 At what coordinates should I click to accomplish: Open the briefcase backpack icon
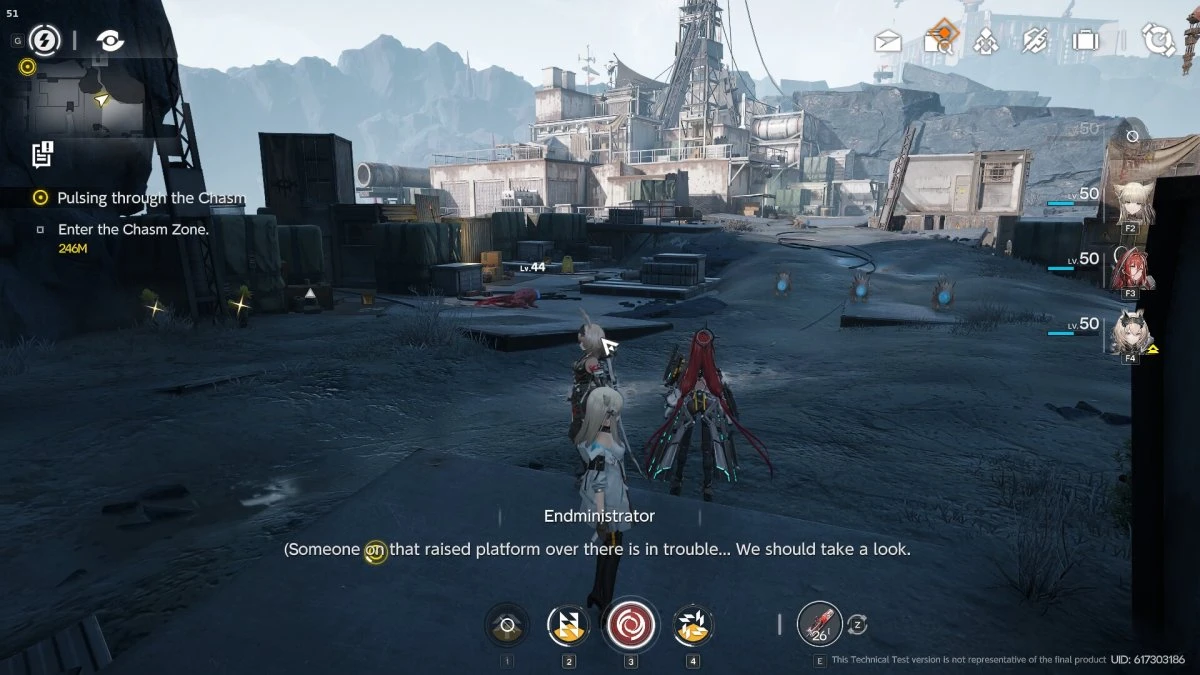[1084, 41]
